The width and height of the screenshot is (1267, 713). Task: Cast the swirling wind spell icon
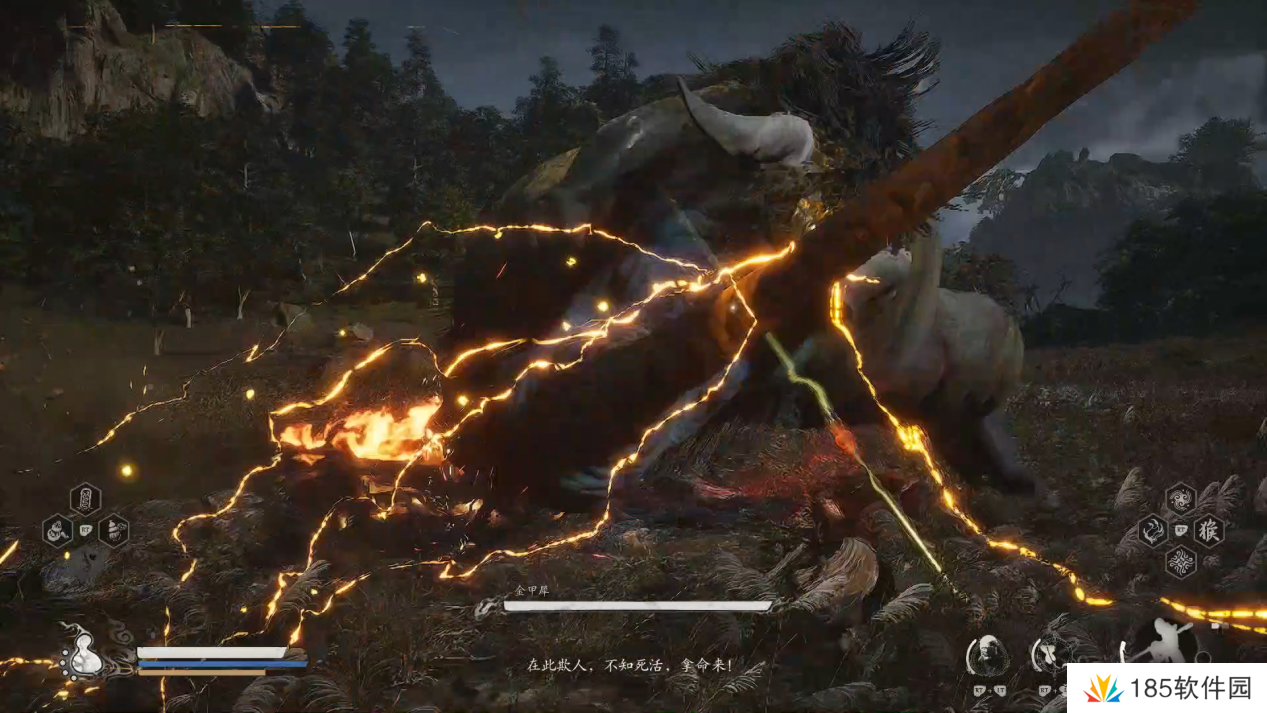1180,497
